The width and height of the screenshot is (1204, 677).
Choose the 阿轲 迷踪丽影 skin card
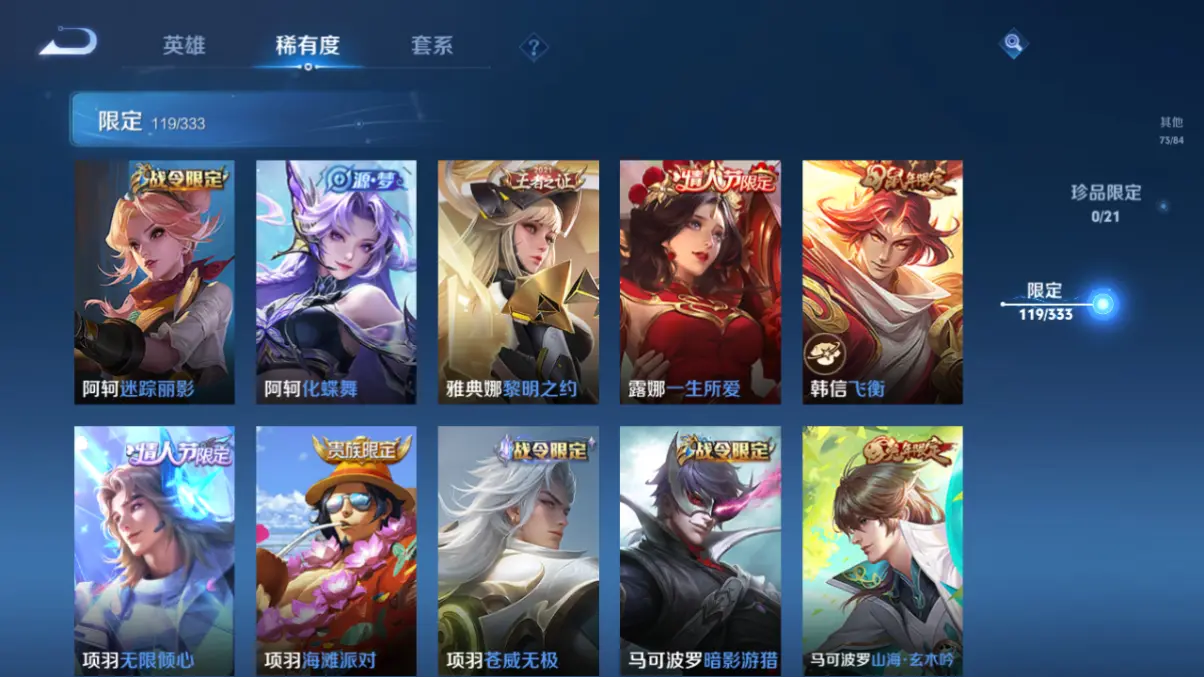click(x=155, y=282)
